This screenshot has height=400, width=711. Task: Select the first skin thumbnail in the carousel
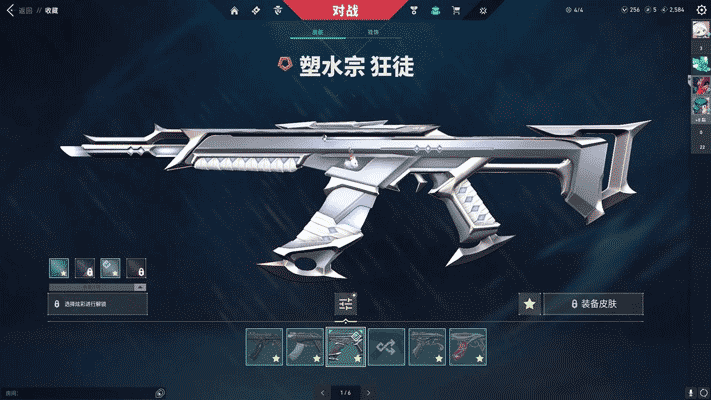pyautogui.click(x=265, y=346)
